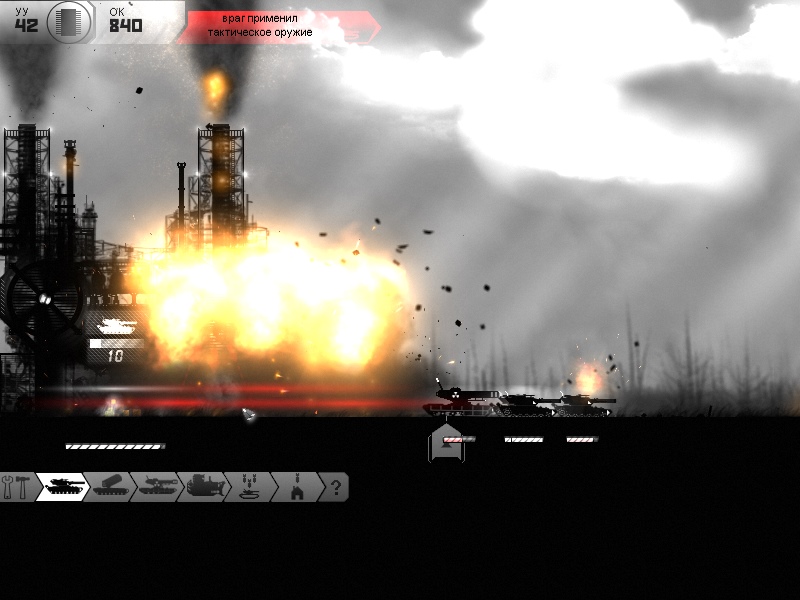Activate the airstrike on tanks ability

point(248,487)
